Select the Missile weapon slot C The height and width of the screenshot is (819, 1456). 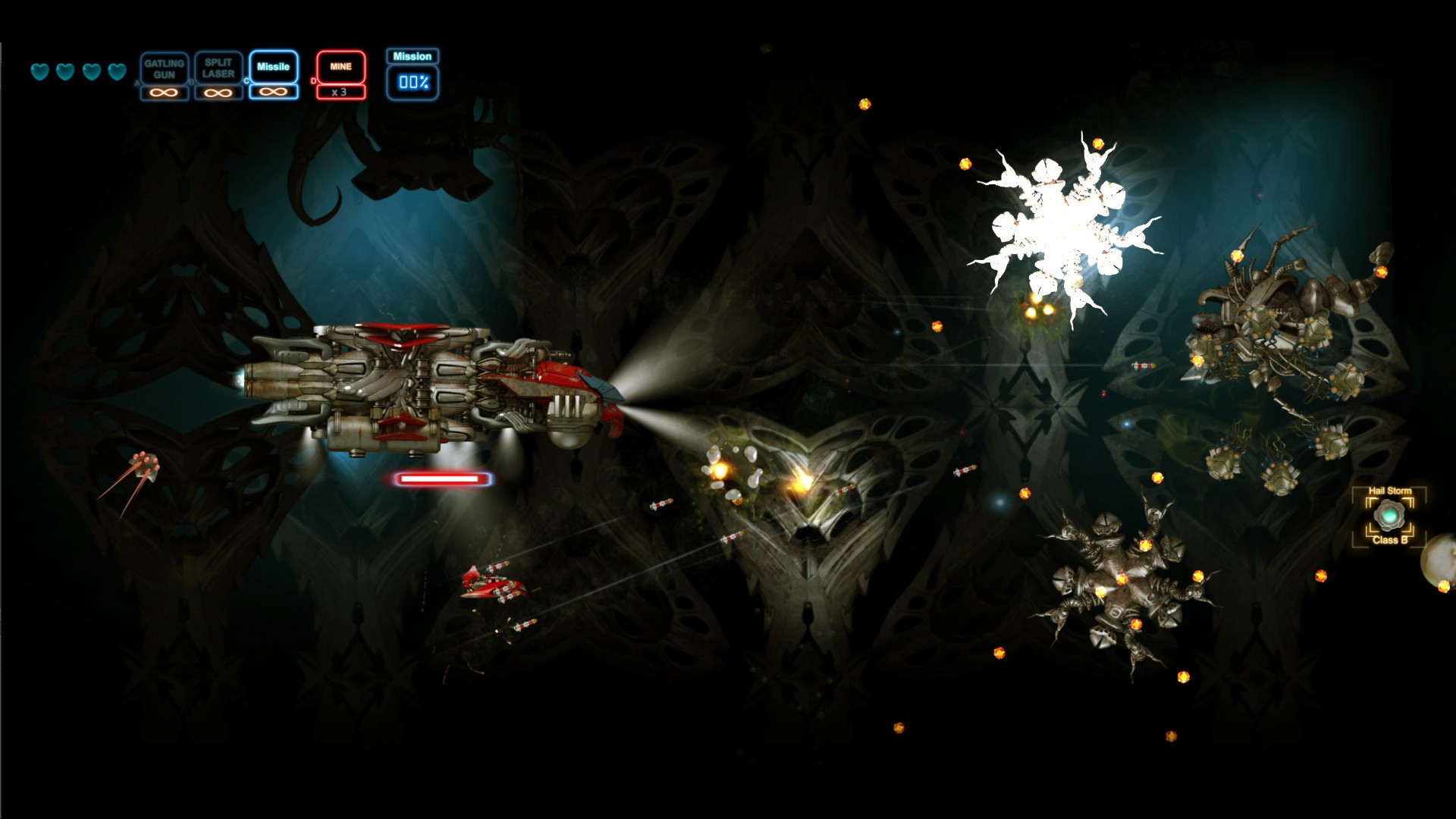point(272,67)
